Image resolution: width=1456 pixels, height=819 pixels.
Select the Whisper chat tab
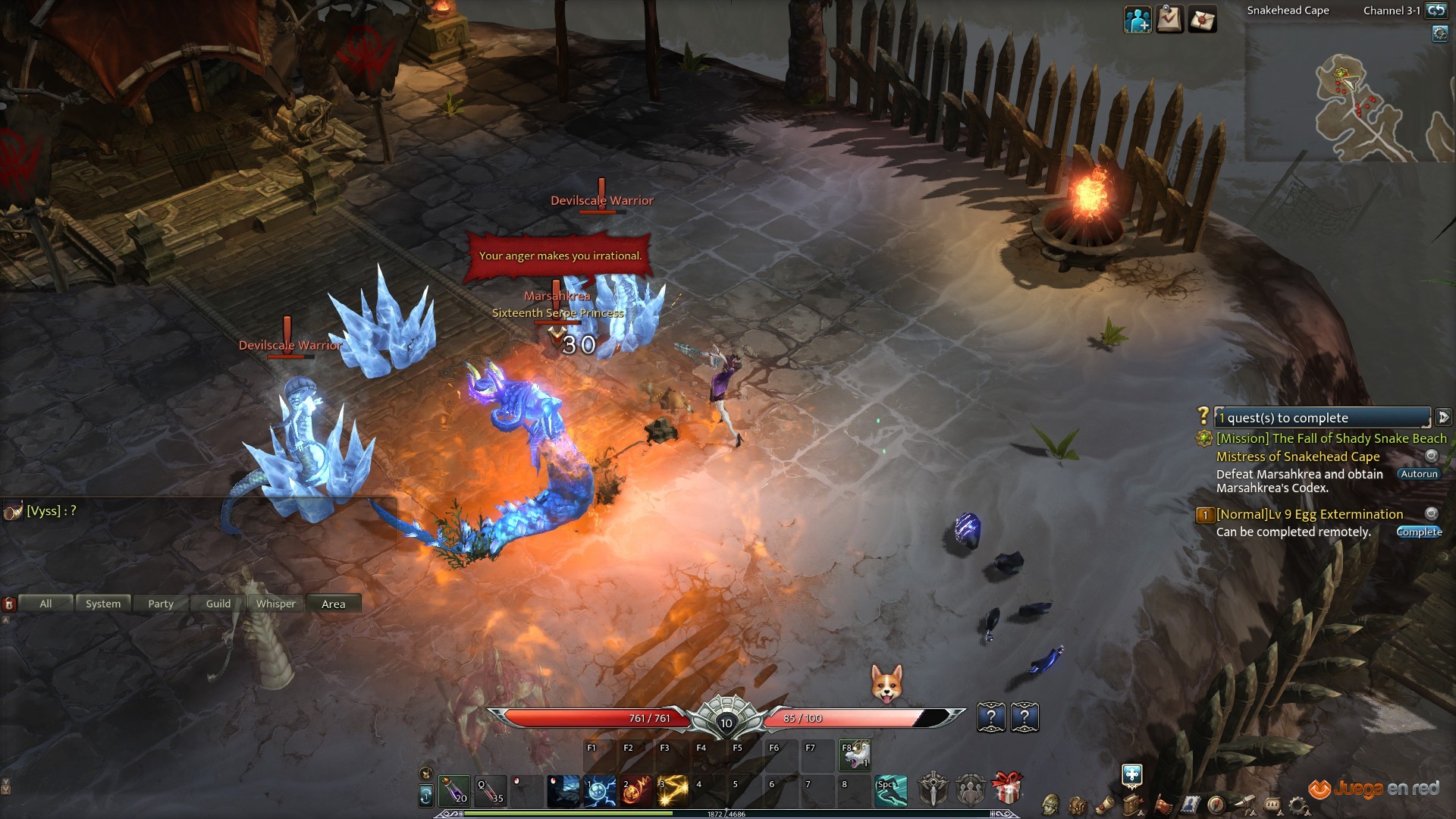pyautogui.click(x=276, y=604)
